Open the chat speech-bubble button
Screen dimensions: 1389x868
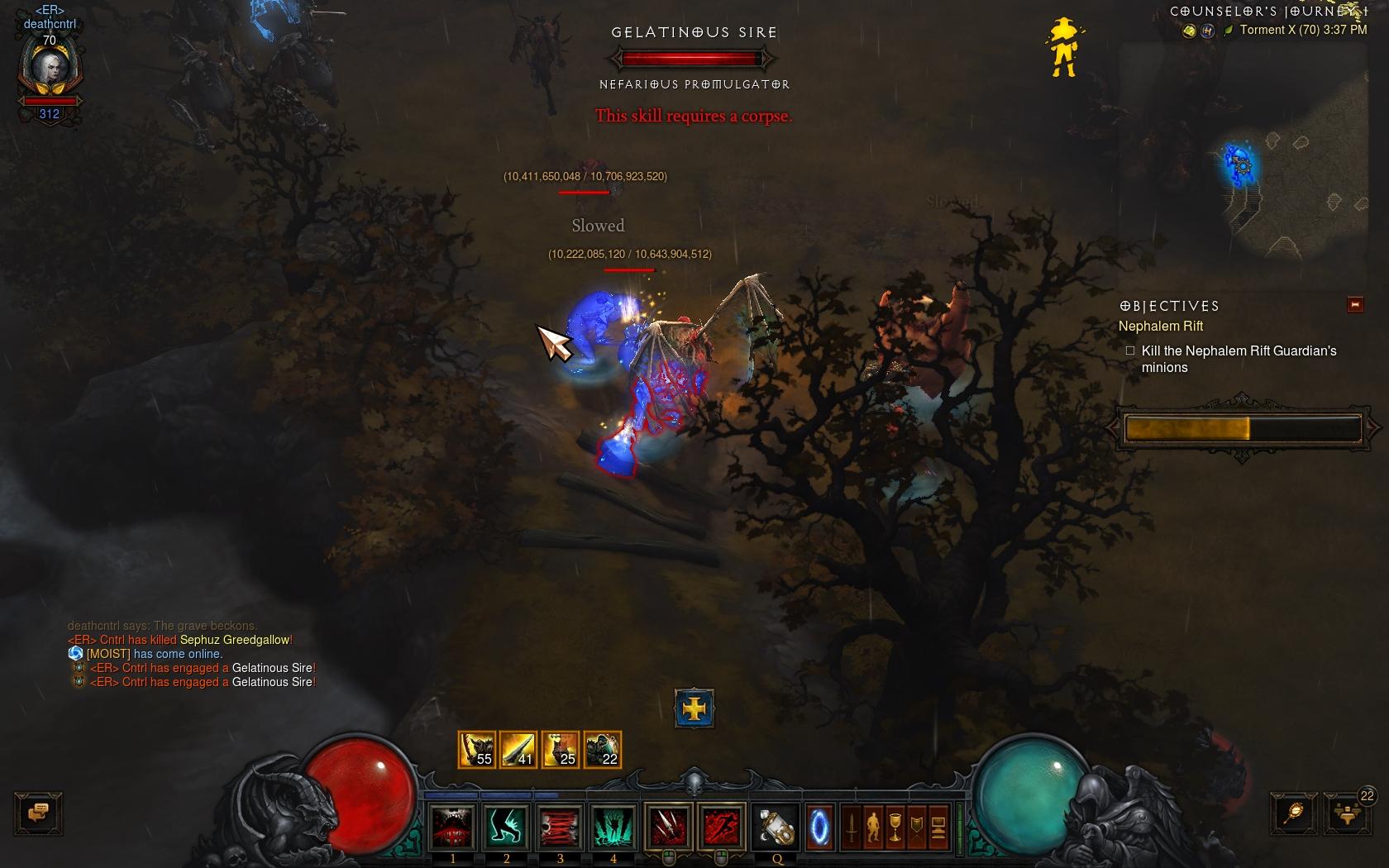pos(38,813)
